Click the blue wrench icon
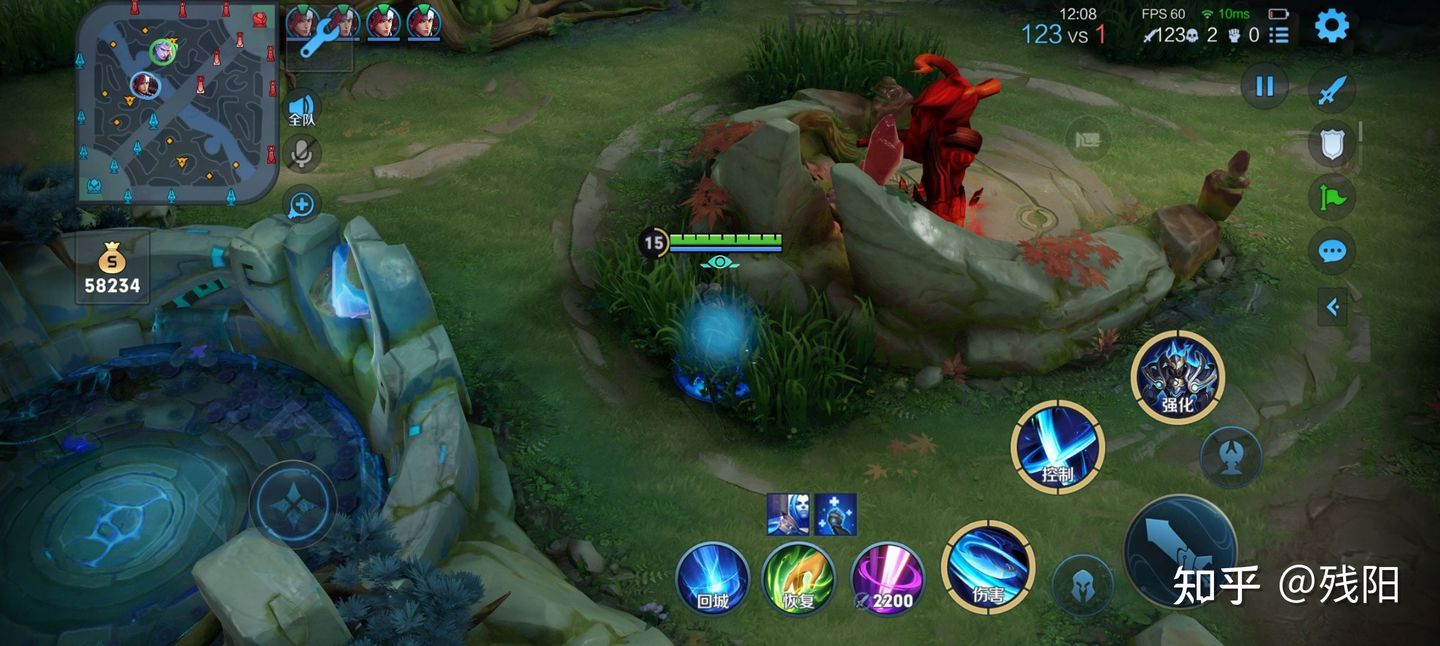The width and height of the screenshot is (1440, 646). pyautogui.click(x=320, y=40)
